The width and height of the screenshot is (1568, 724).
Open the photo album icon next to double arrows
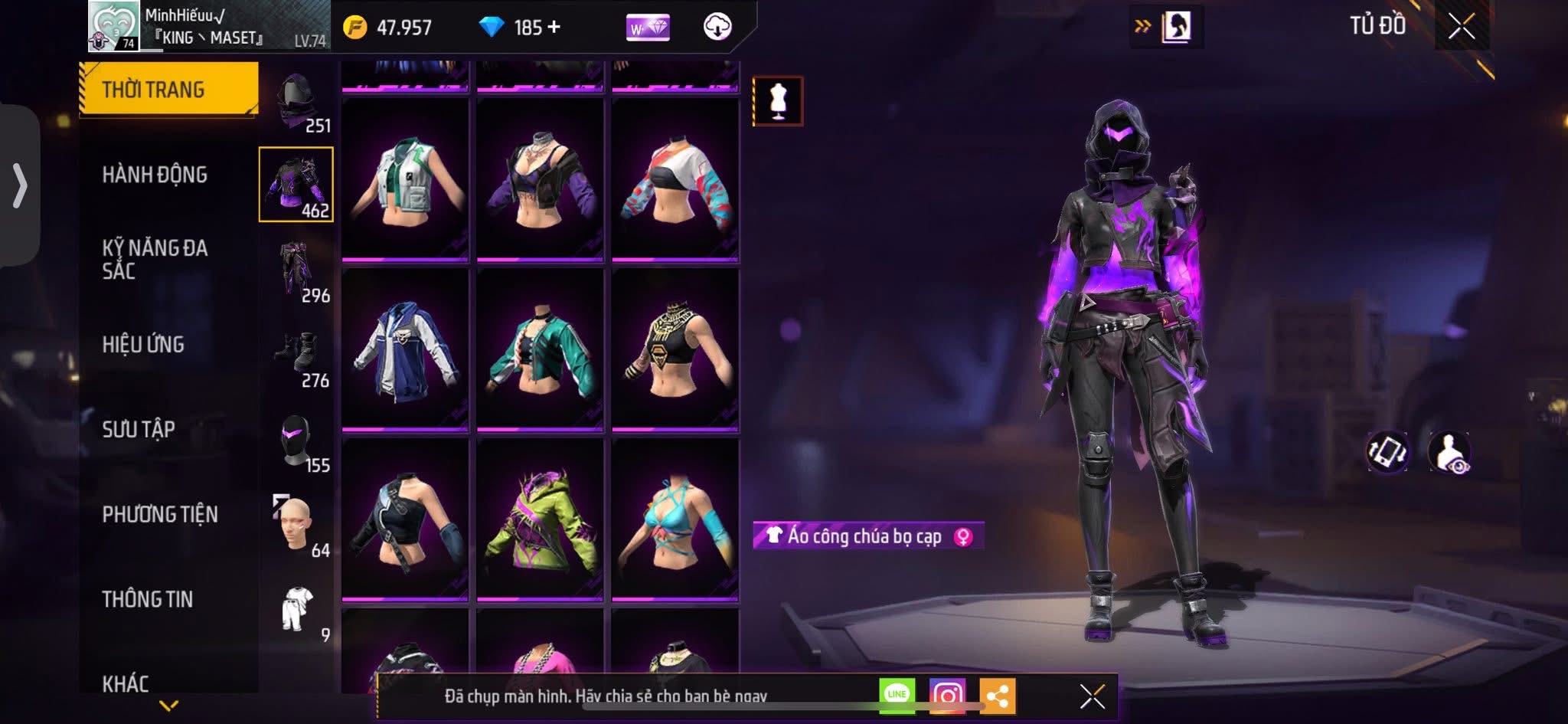[x=1177, y=25]
